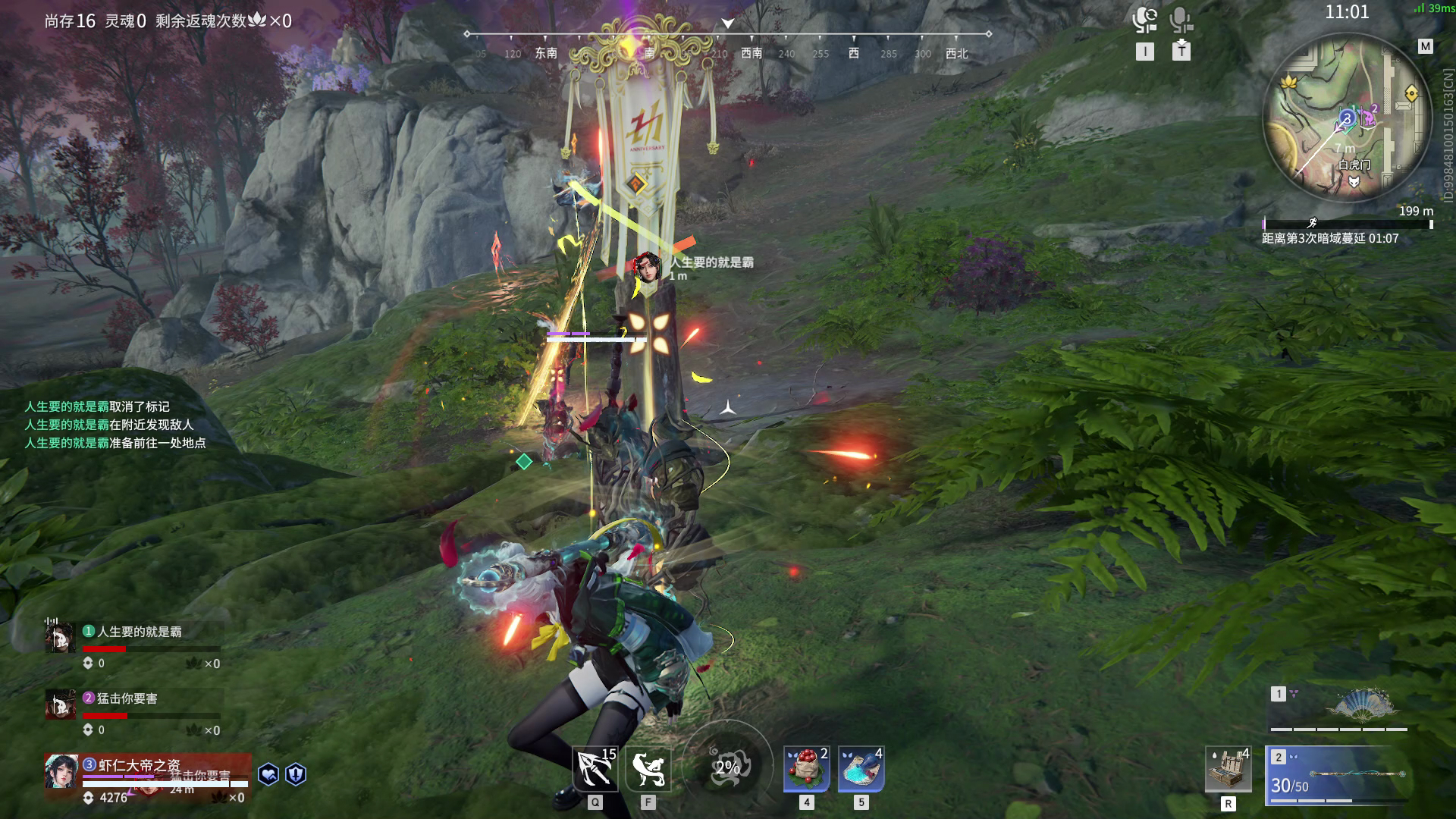Toggle the voice channel speaker icon
The width and height of the screenshot is (1456, 819).
click(1144, 20)
